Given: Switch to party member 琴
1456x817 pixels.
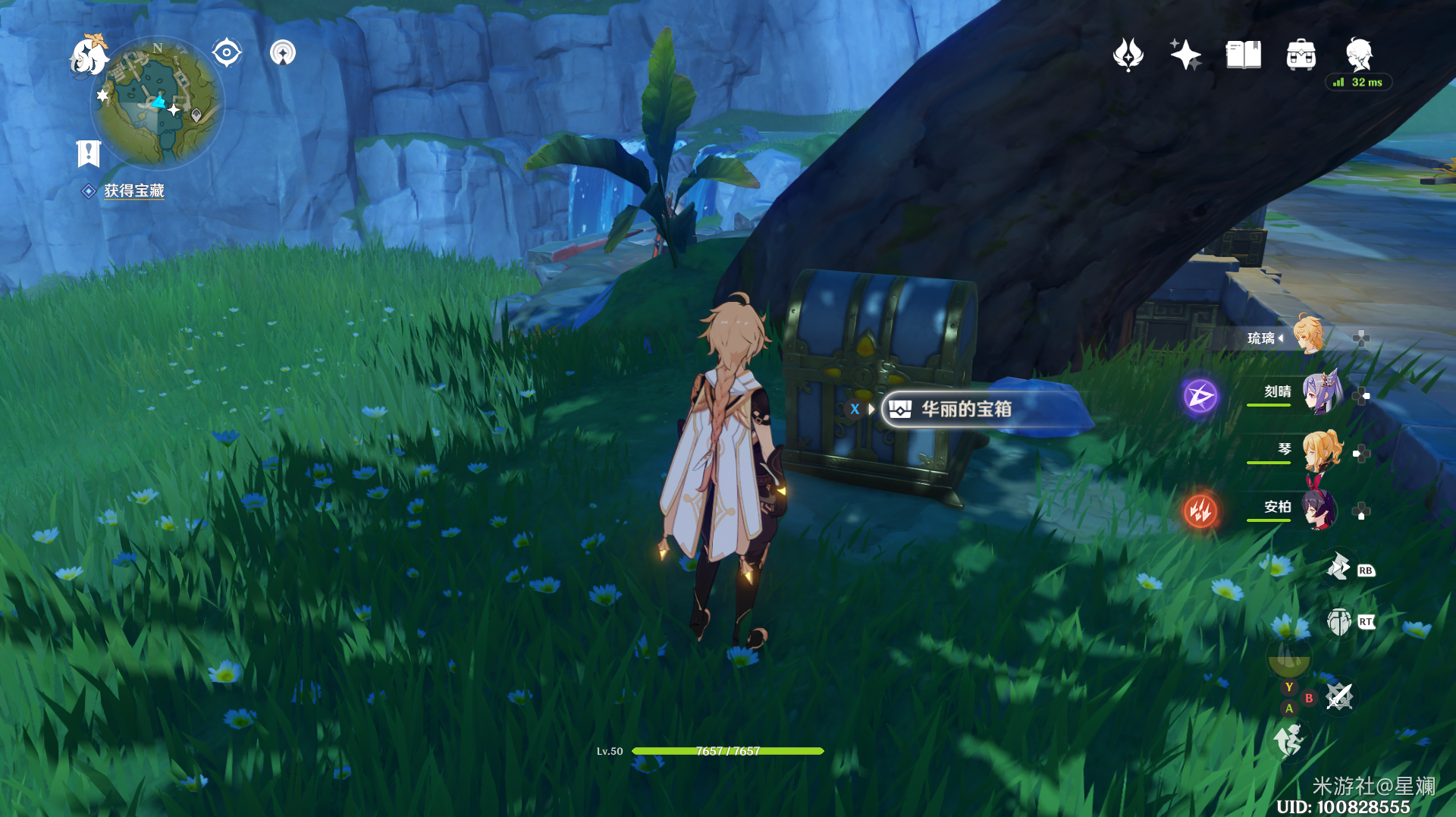Looking at the screenshot, I should [x=1321, y=451].
